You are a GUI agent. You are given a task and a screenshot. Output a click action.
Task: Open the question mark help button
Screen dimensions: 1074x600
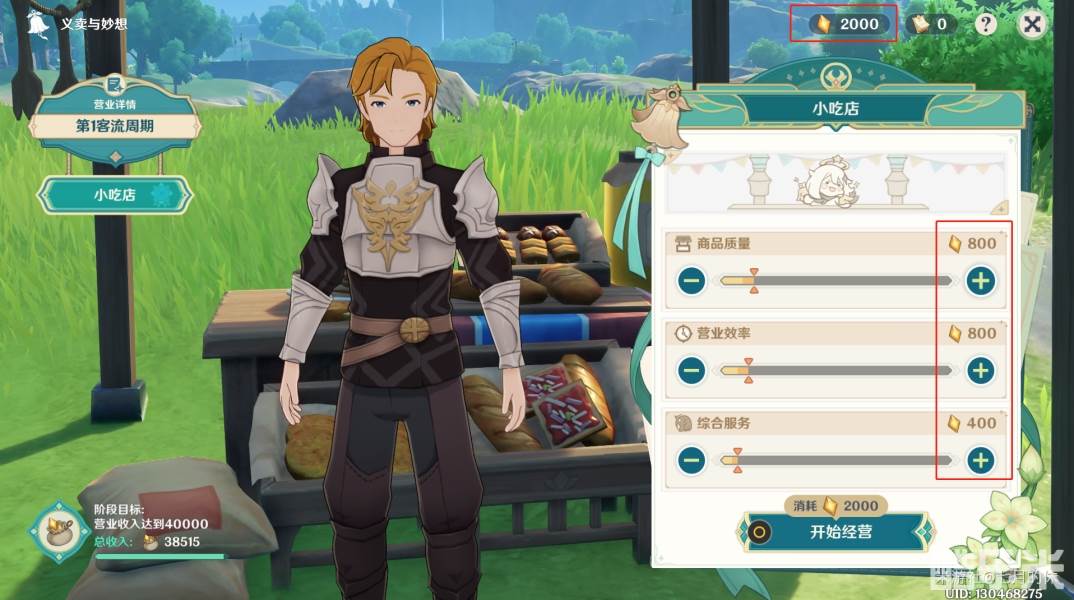[x=986, y=24]
